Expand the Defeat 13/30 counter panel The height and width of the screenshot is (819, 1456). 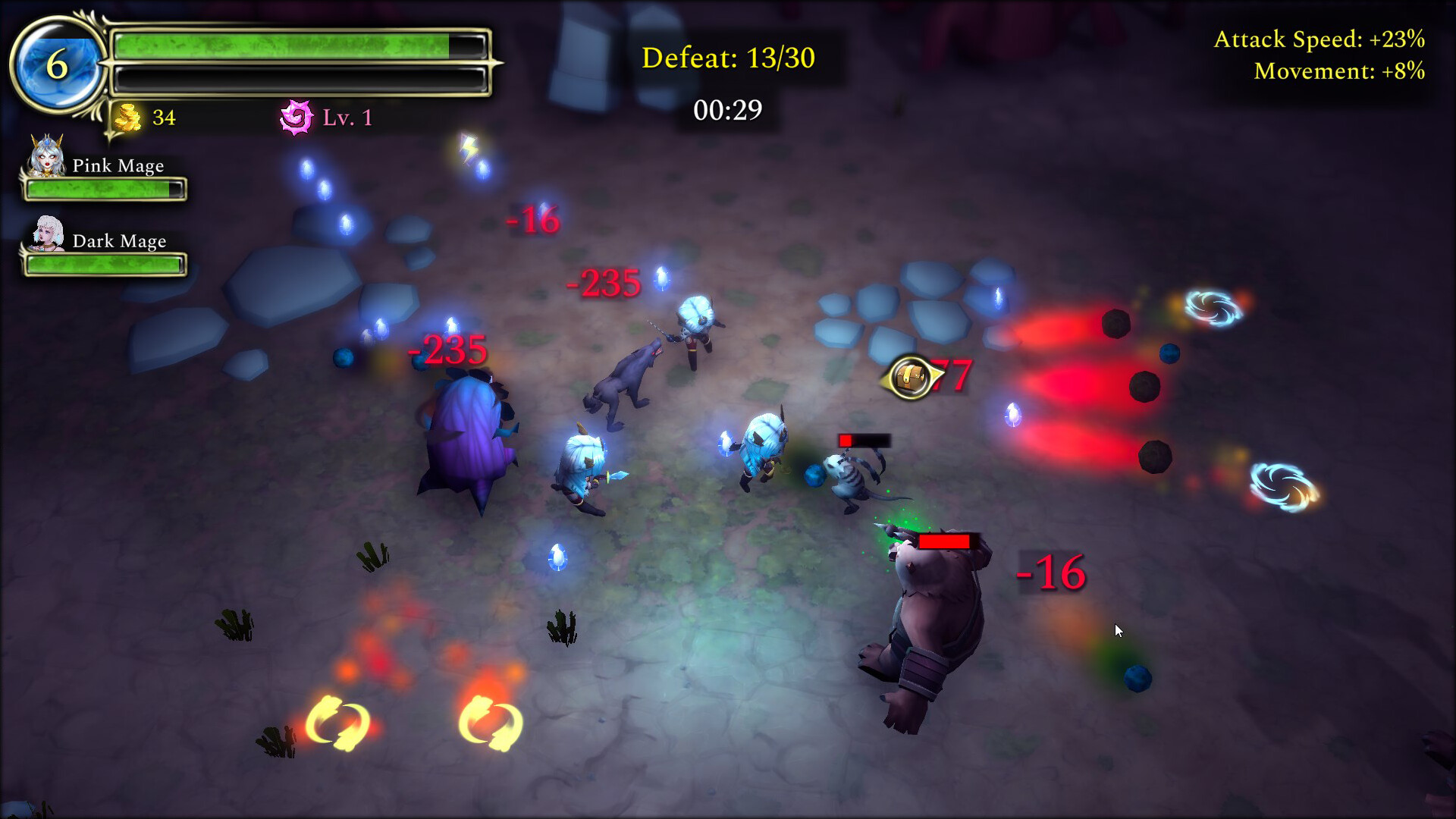click(728, 57)
